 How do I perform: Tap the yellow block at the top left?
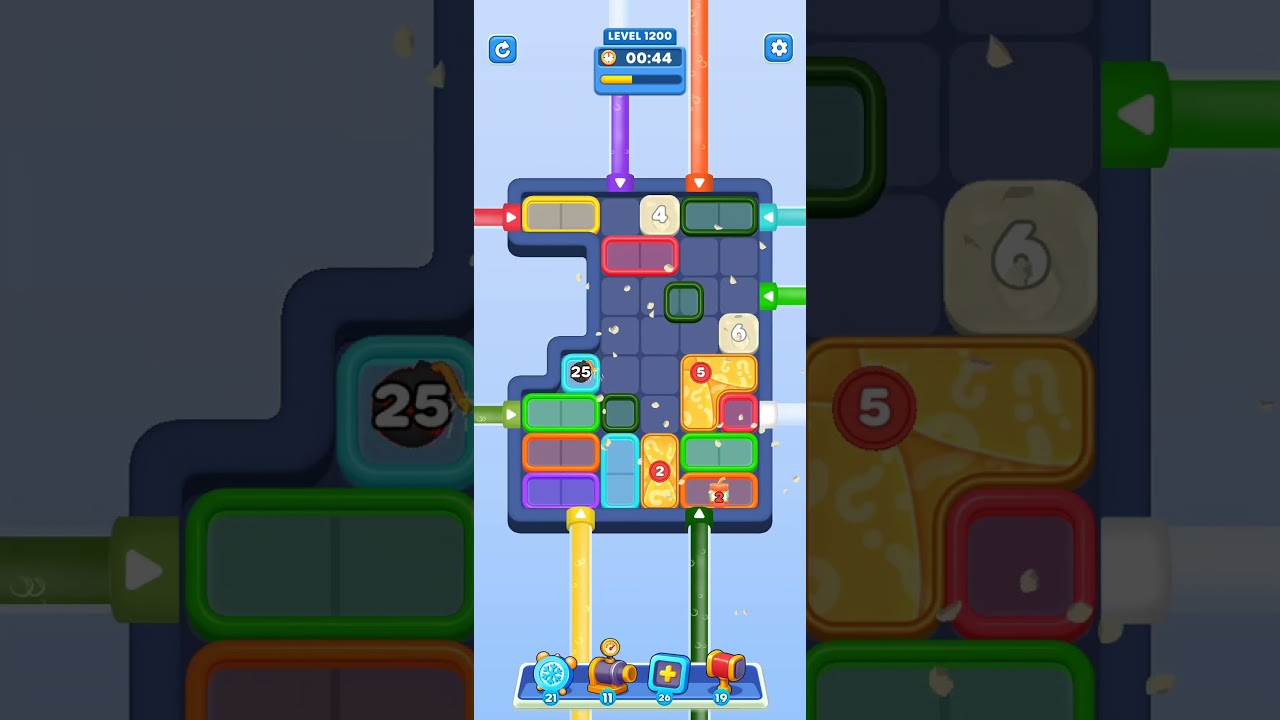[x=560, y=214]
